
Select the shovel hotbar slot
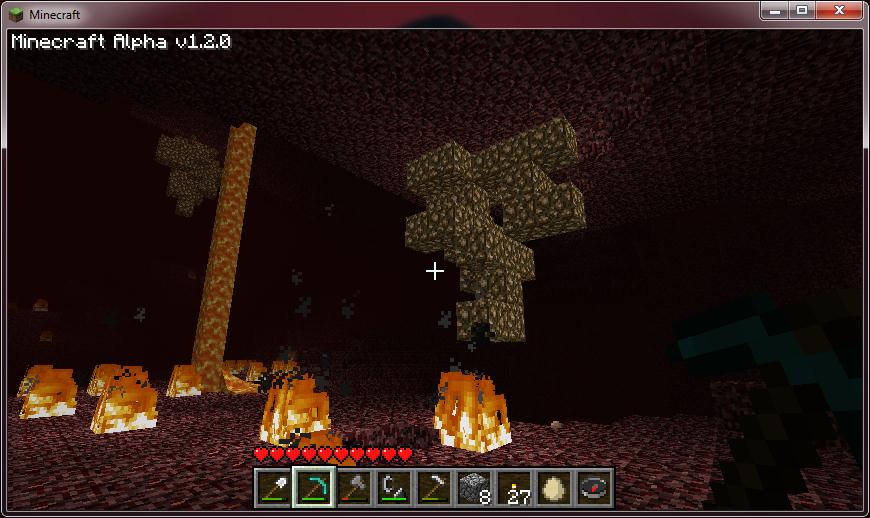tap(273, 487)
